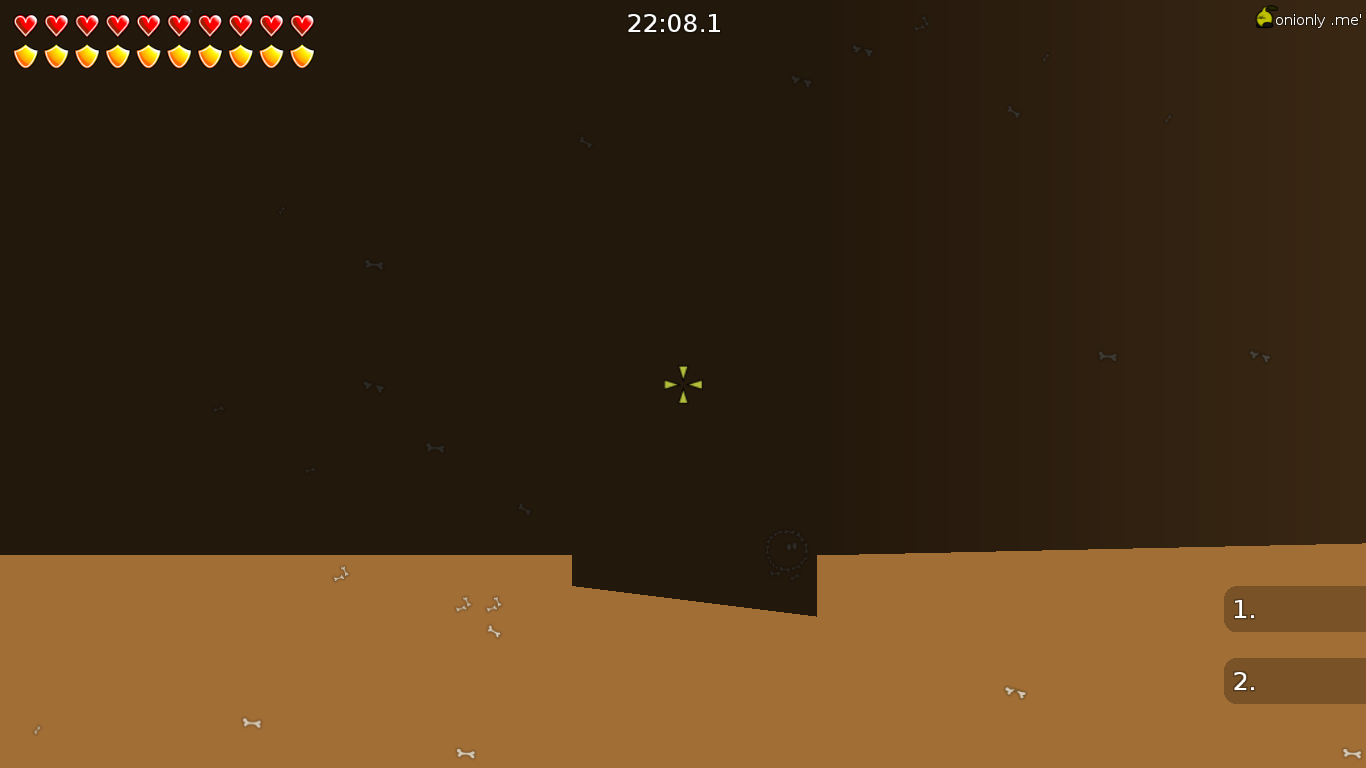This screenshot has width=1366, height=768.
Task: Select the first red heart icon
Action: 25,27
